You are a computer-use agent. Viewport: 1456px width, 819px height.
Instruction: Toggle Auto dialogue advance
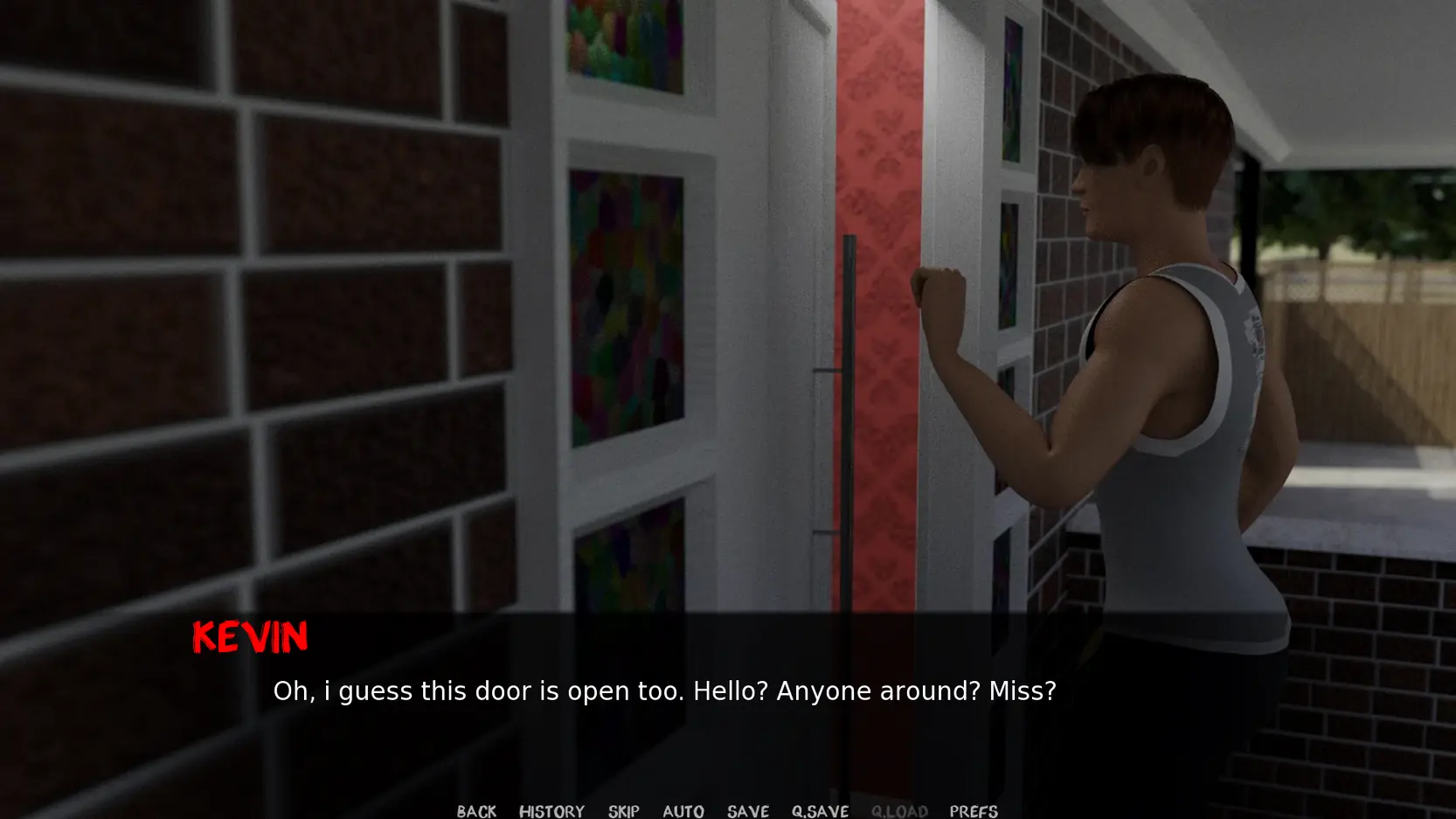tap(683, 811)
